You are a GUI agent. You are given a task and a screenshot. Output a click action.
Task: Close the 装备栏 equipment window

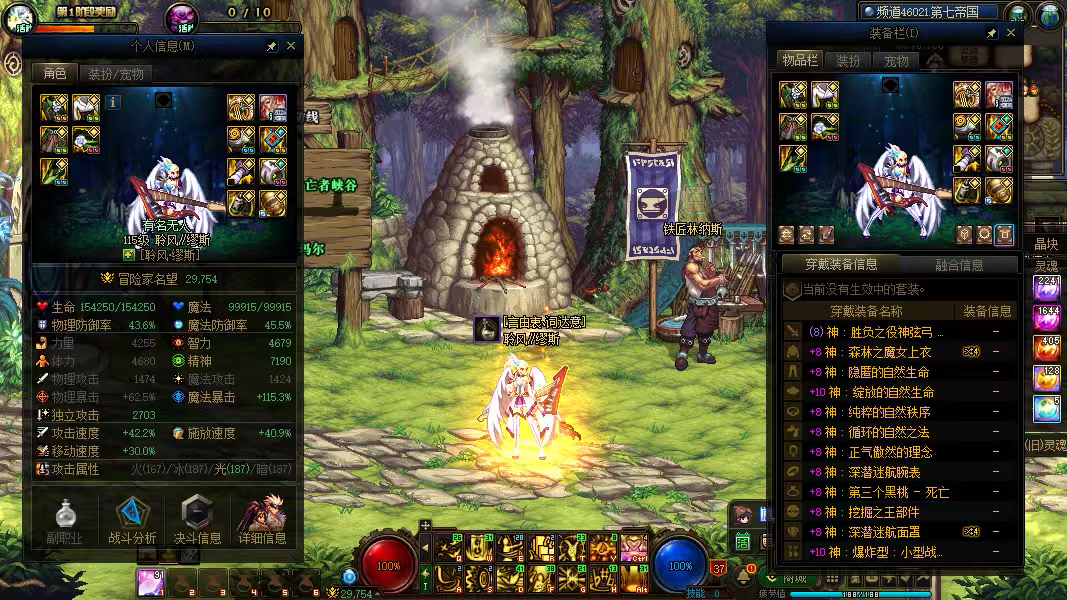pos(1011,33)
